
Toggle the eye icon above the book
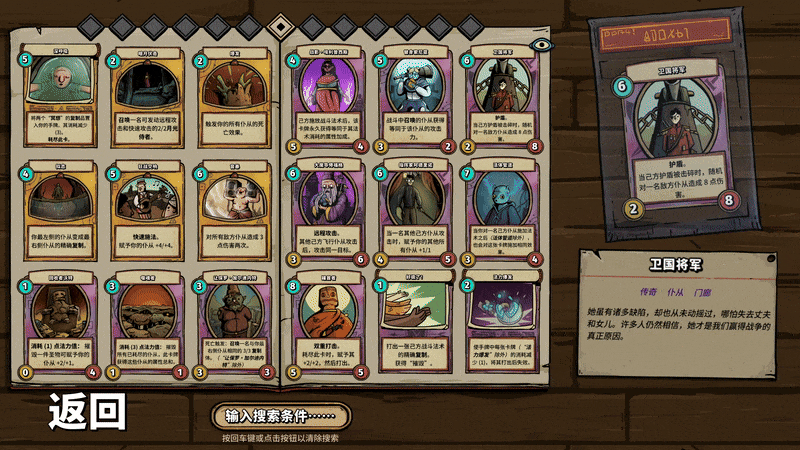point(542,44)
